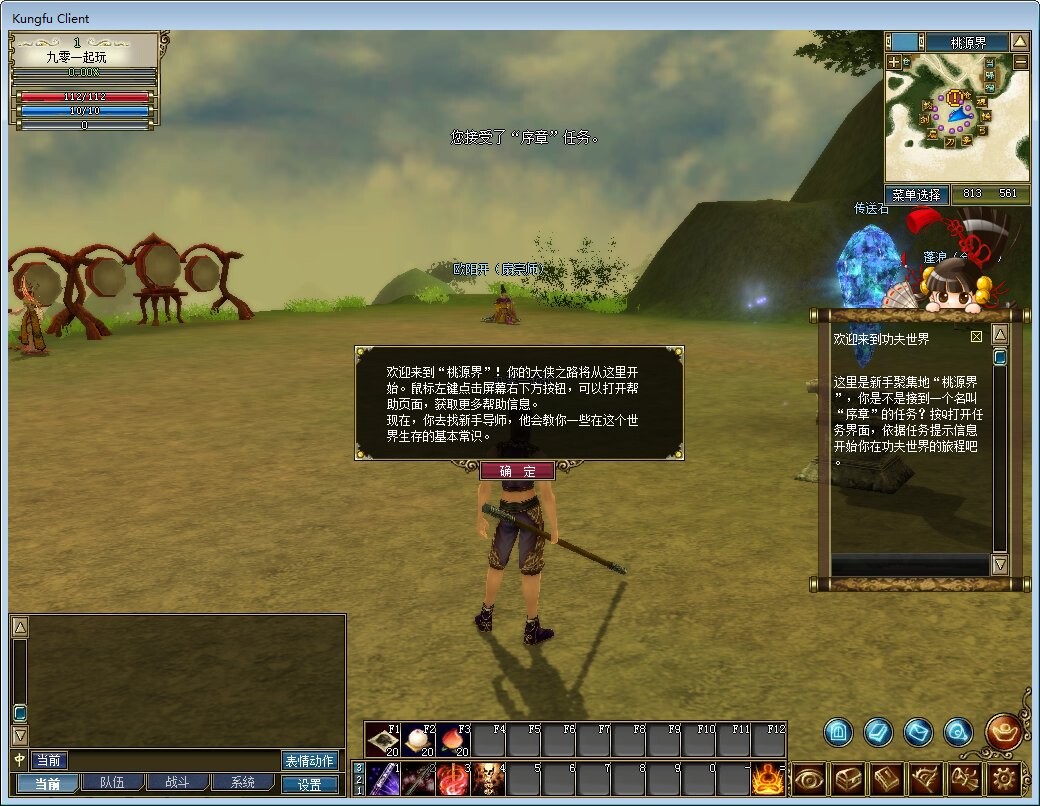Switch chat to the 战斗 tab
This screenshot has width=1040, height=806.
click(x=177, y=783)
